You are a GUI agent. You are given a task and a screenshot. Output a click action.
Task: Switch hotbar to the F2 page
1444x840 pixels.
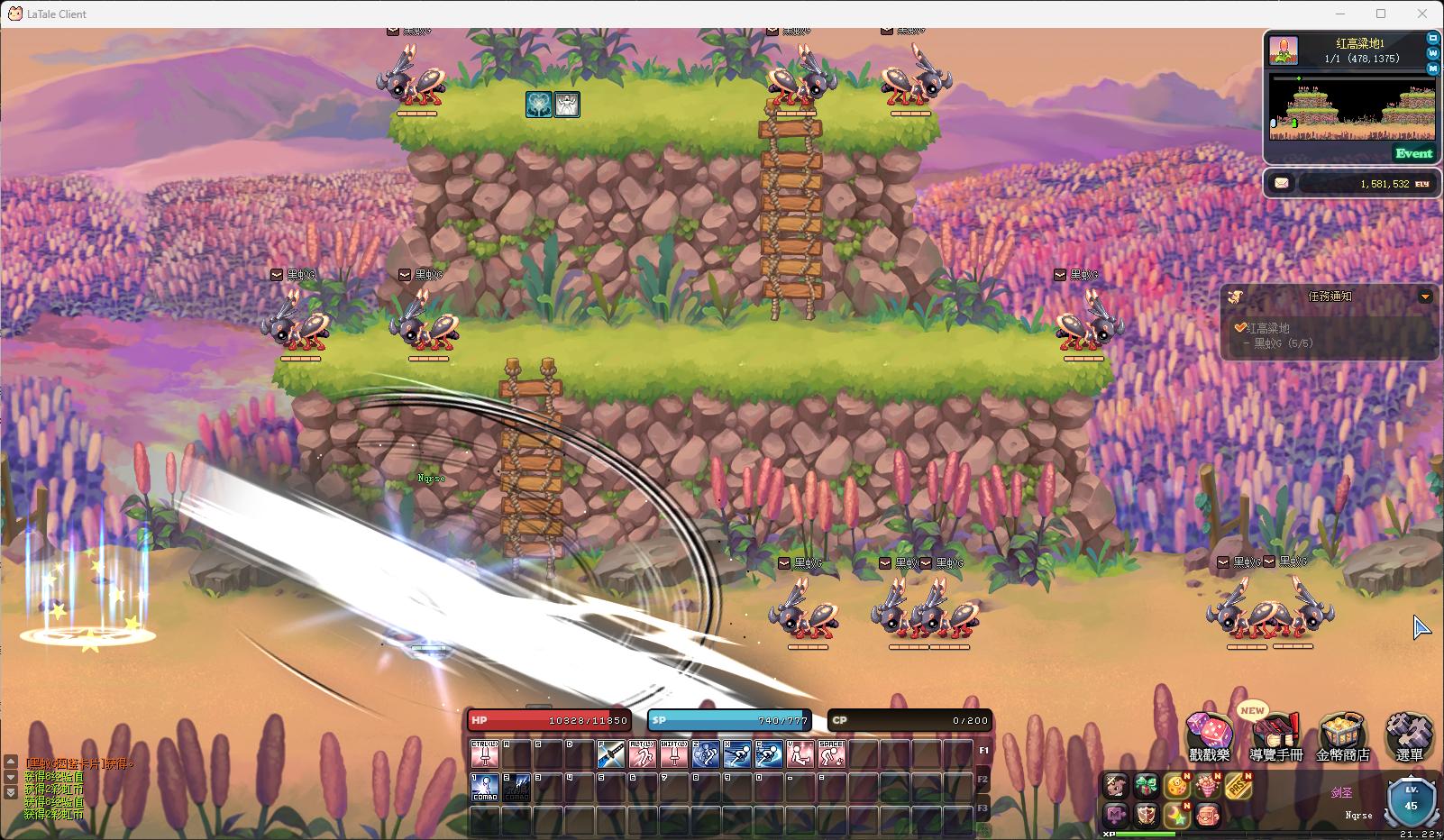pyautogui.click(x=983, y=779)
